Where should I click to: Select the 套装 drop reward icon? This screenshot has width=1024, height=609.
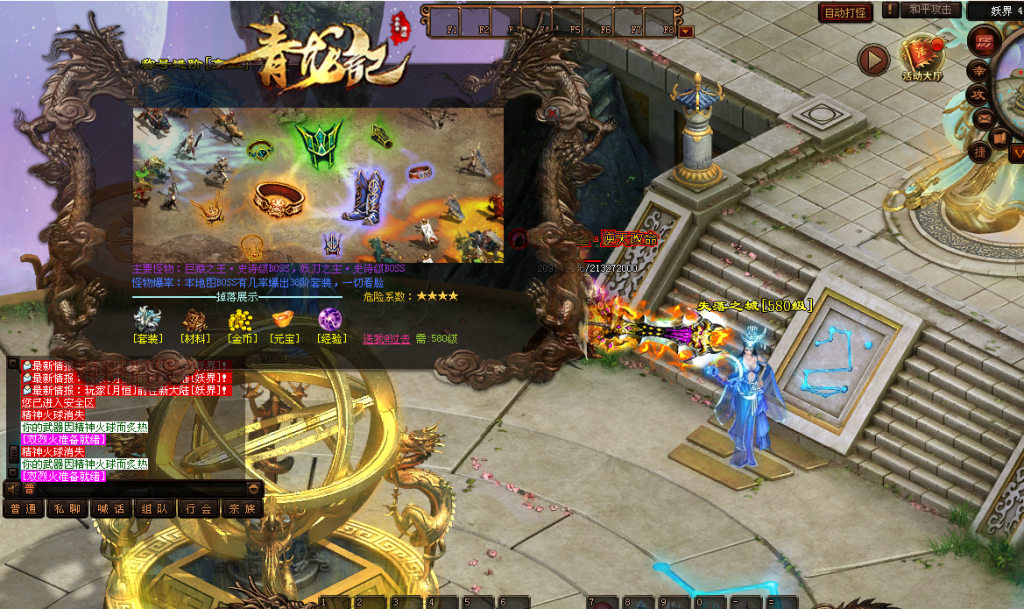click(x=147, y=320)
